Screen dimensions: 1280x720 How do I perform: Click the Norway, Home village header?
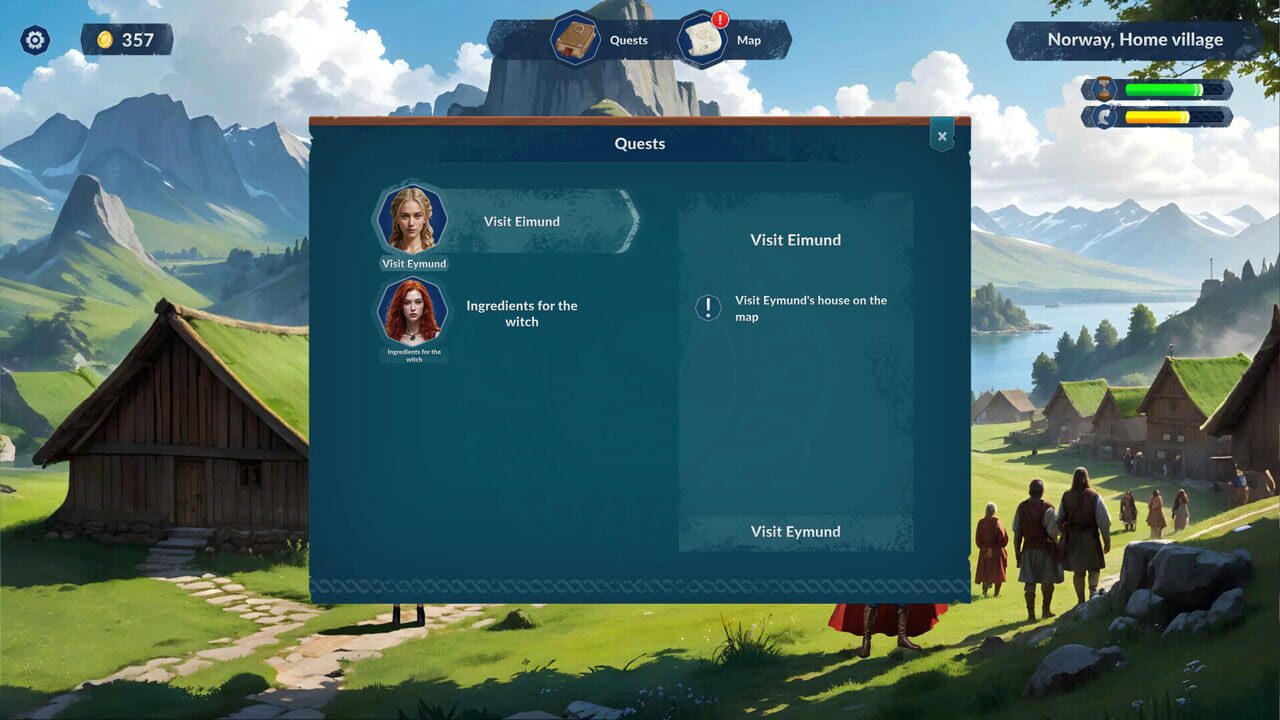coord(1135,38)
